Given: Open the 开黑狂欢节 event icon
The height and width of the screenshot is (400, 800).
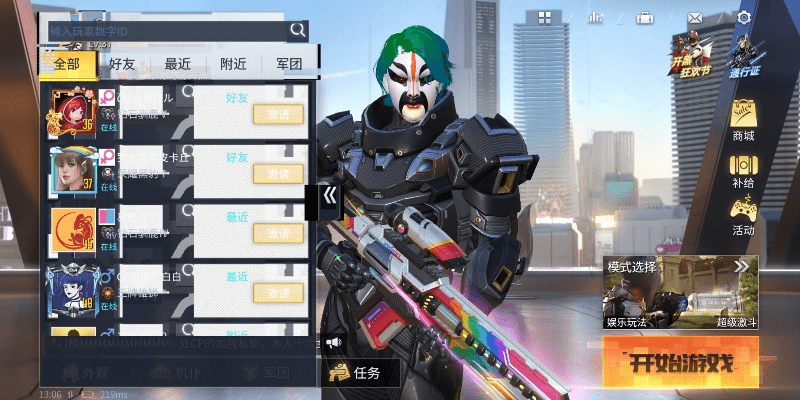Looking at the screenshot, I should pyautogui.click(x=689, y=55).
